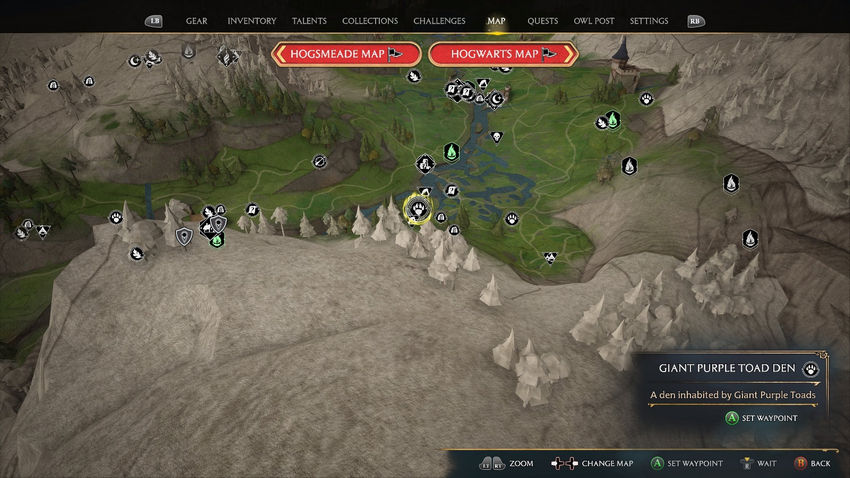Open the Owl Post tab

(594, 21)
